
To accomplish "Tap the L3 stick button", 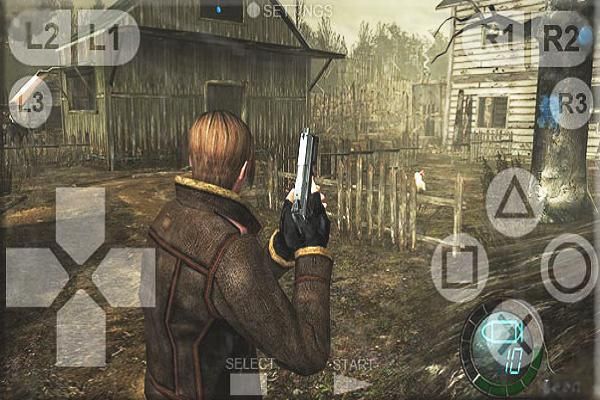I will click(31, 101).
